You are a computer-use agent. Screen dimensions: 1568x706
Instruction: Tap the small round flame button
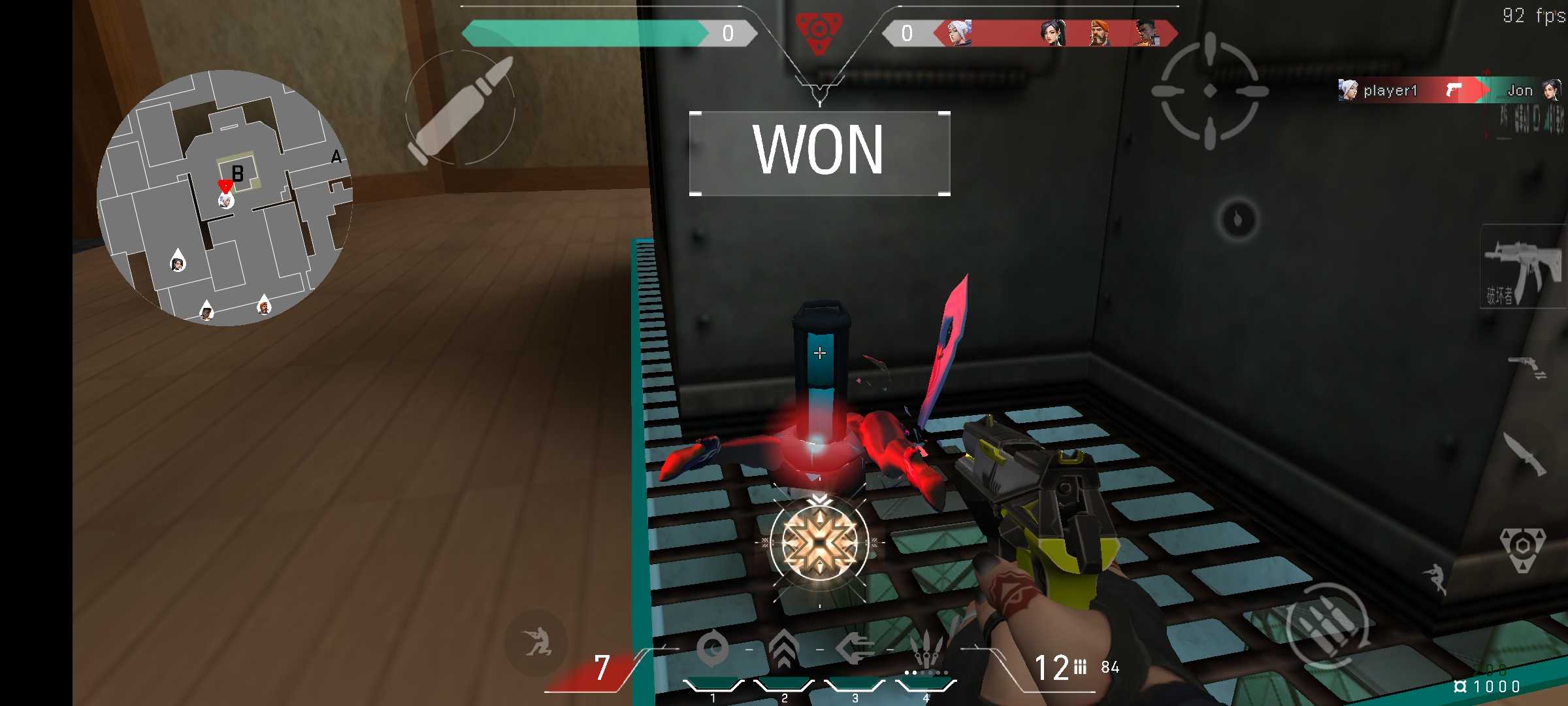[x=1237, y=219]
